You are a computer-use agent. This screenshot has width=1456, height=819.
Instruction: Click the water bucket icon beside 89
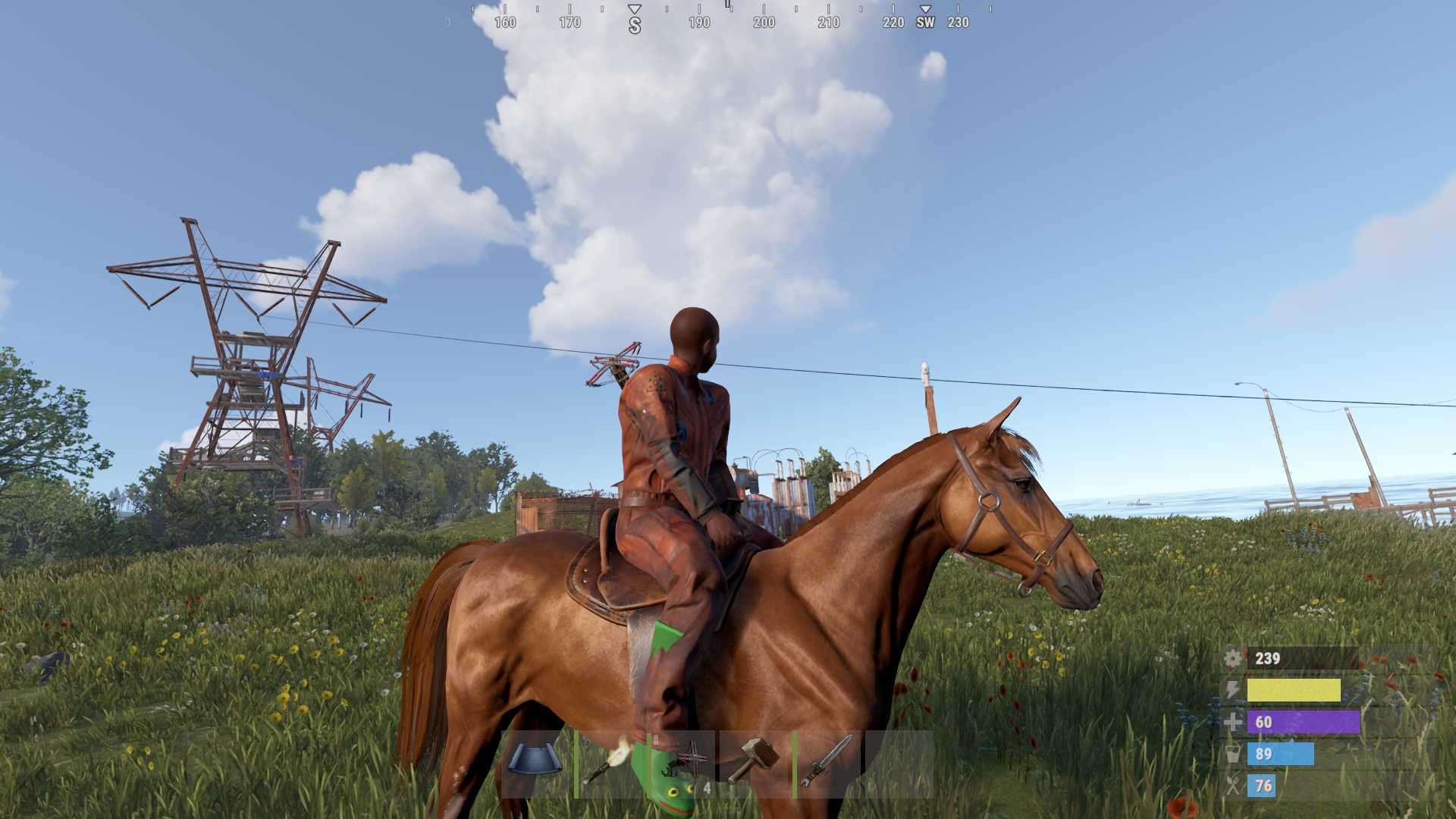[1233, 754]
